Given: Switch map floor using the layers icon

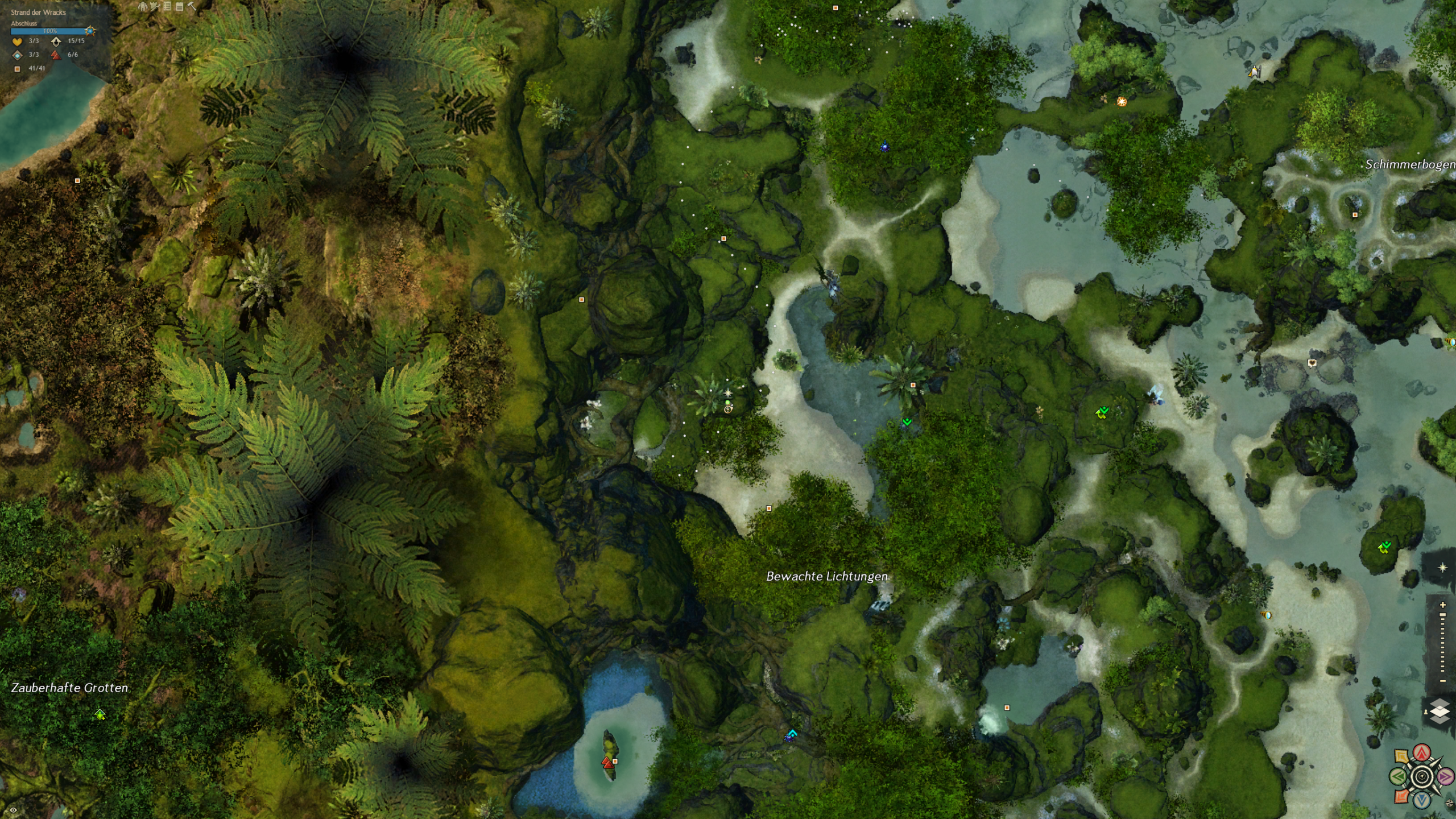Looking at the screenshot, I should tap(1440, 712).
